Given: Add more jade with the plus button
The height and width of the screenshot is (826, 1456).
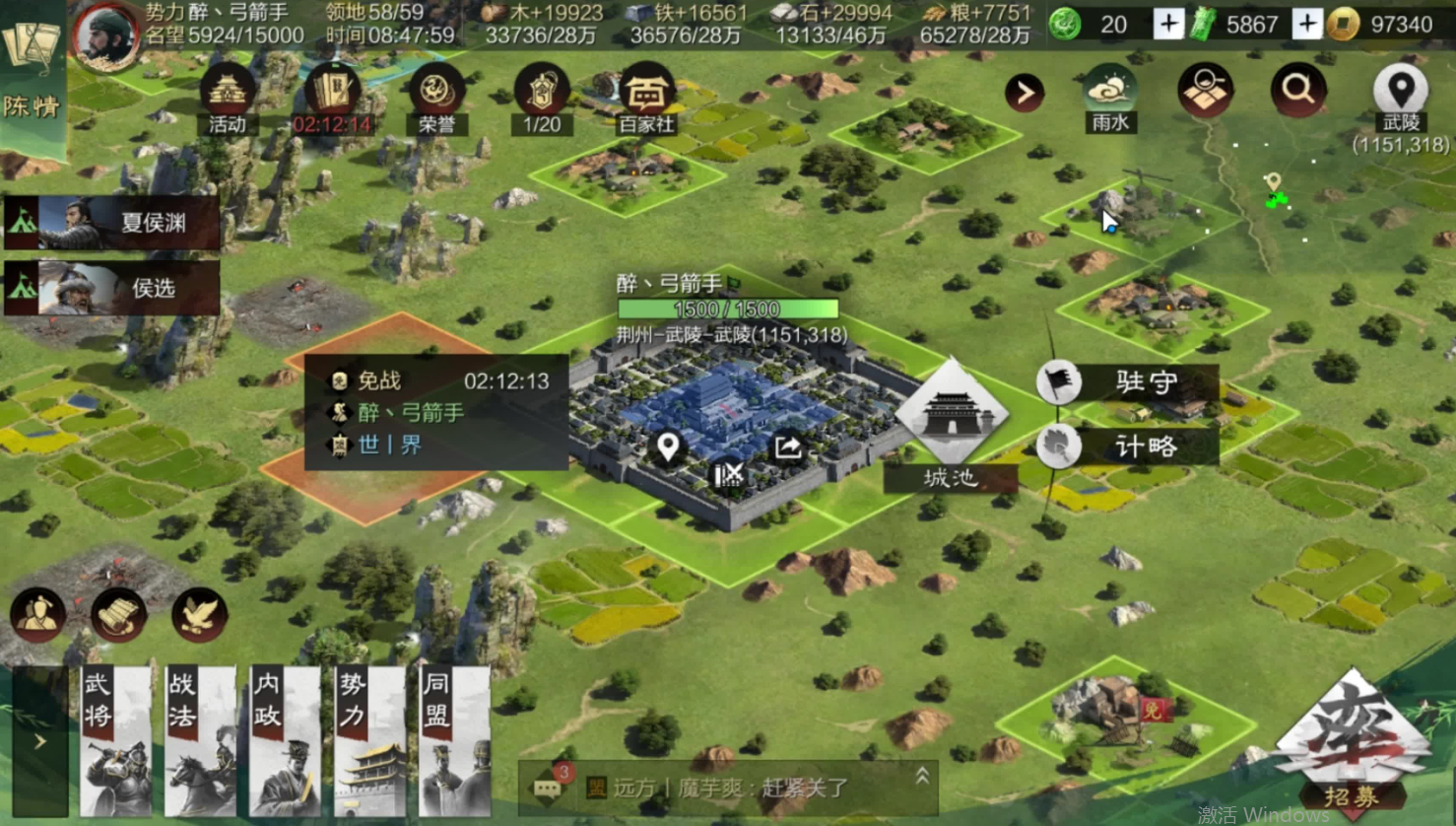Looking at the screenshot, I should click(x=1168, y=24).
